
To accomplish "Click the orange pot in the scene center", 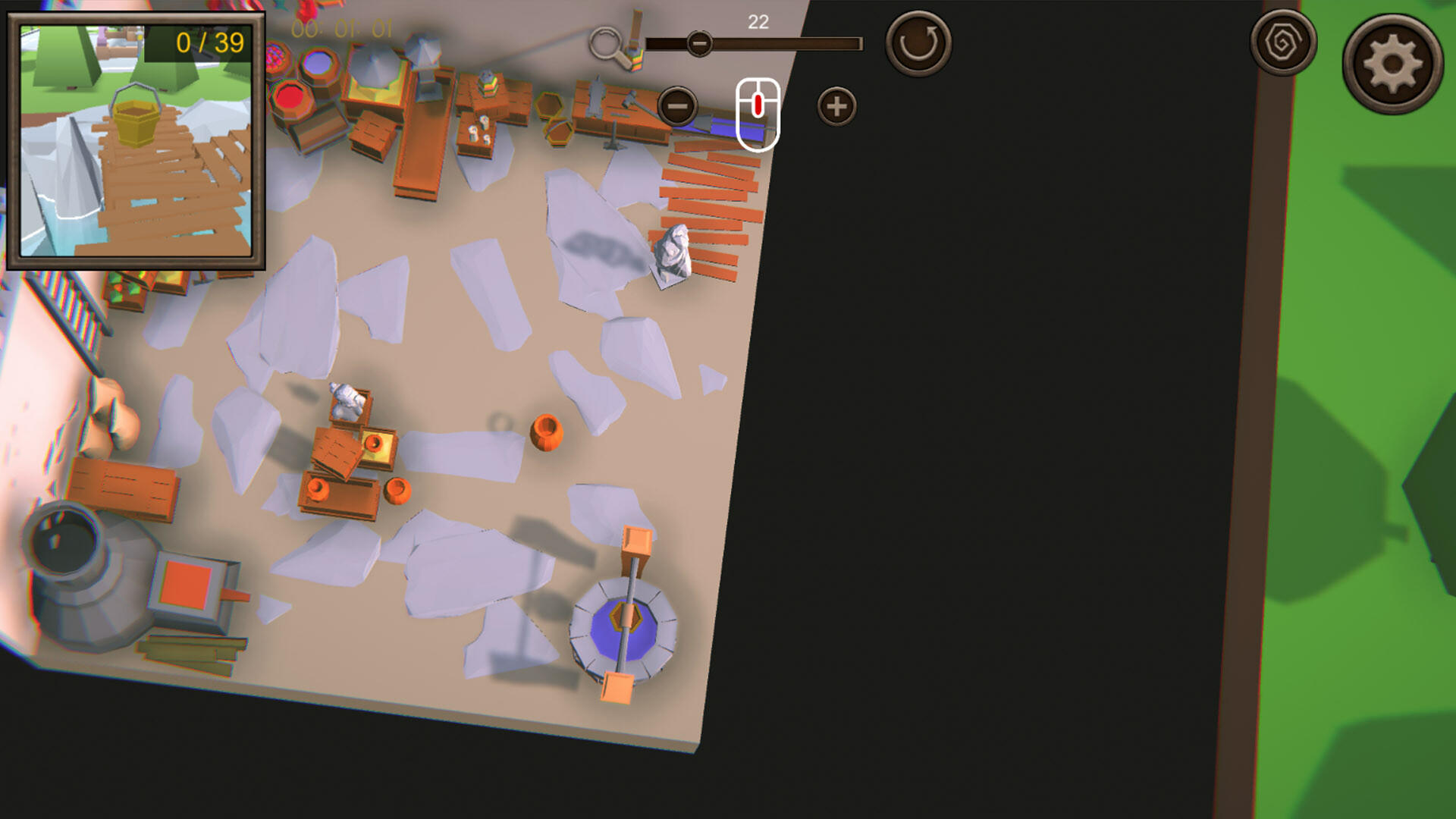I will [x=548, y=431].
